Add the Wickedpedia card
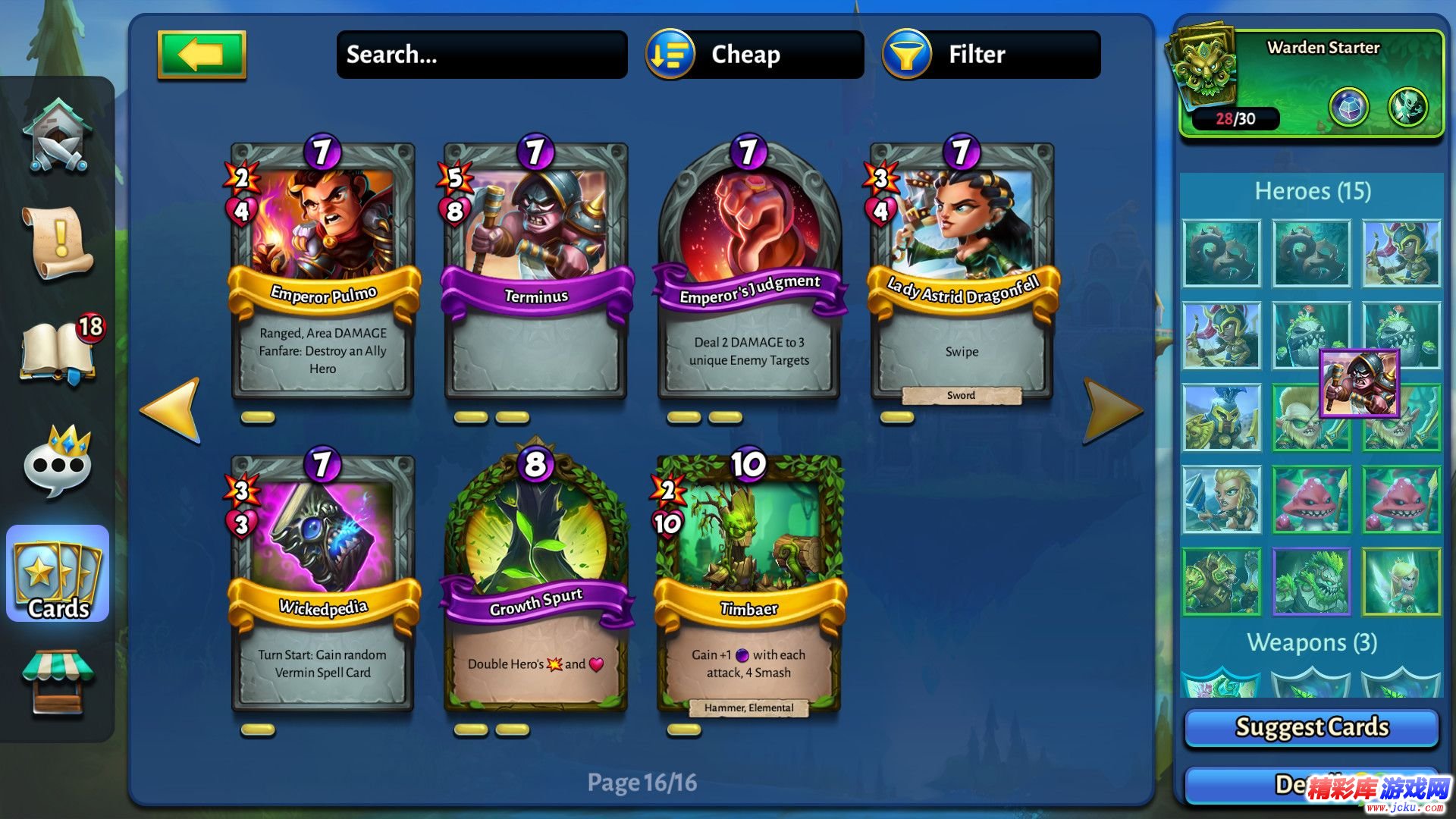 click(322, 585)
